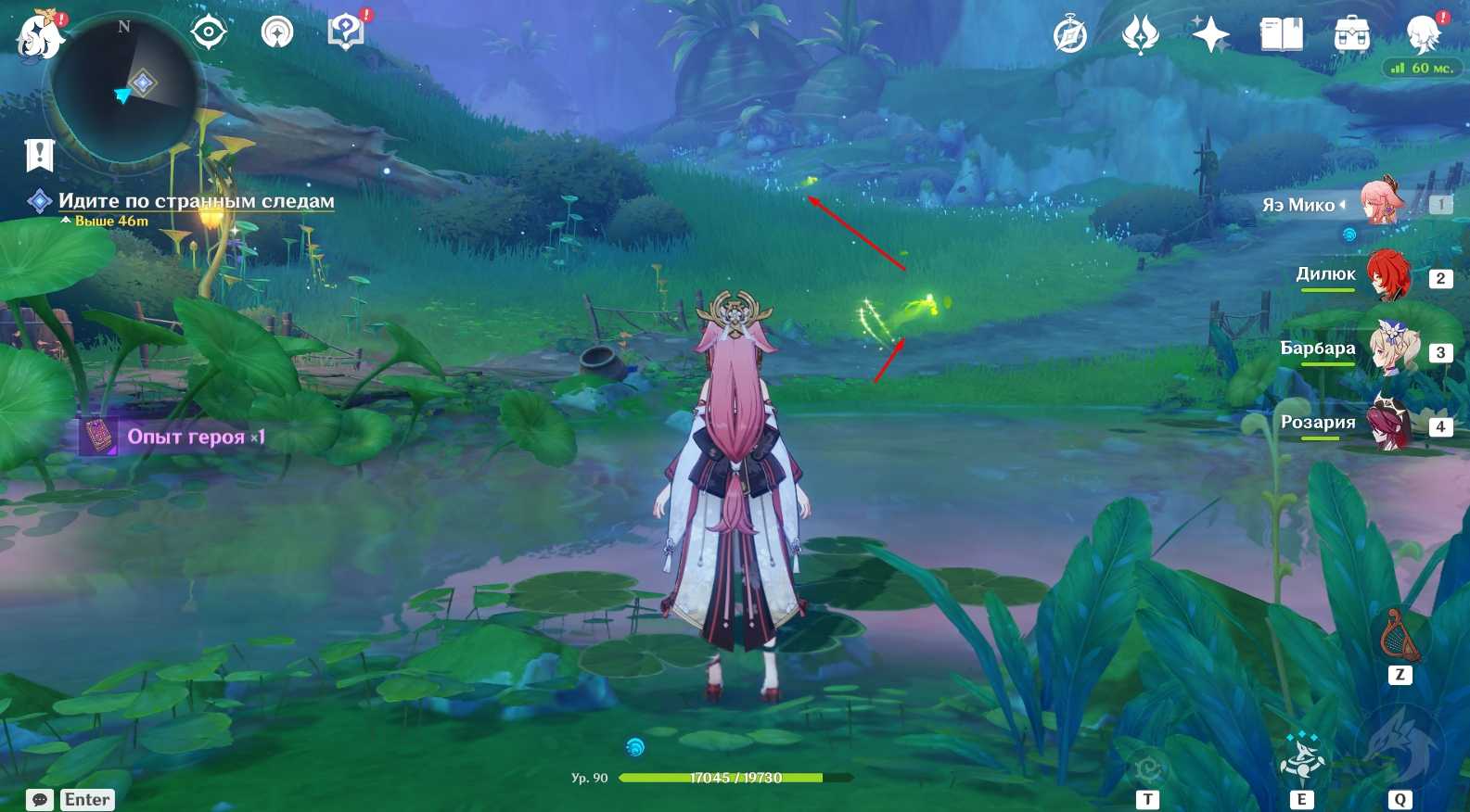This screenshot has height=812, width=1470.
Task: Select active character Яэ Мико
Action: (1382, 203)
